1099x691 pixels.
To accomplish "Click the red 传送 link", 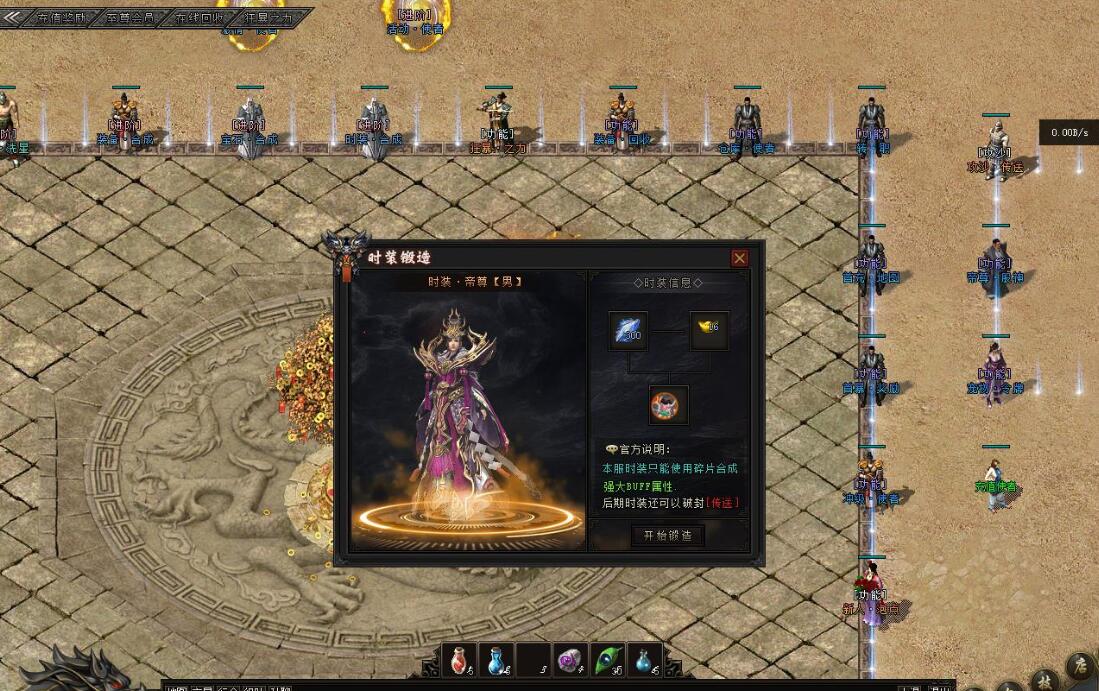I will [722, 502].
